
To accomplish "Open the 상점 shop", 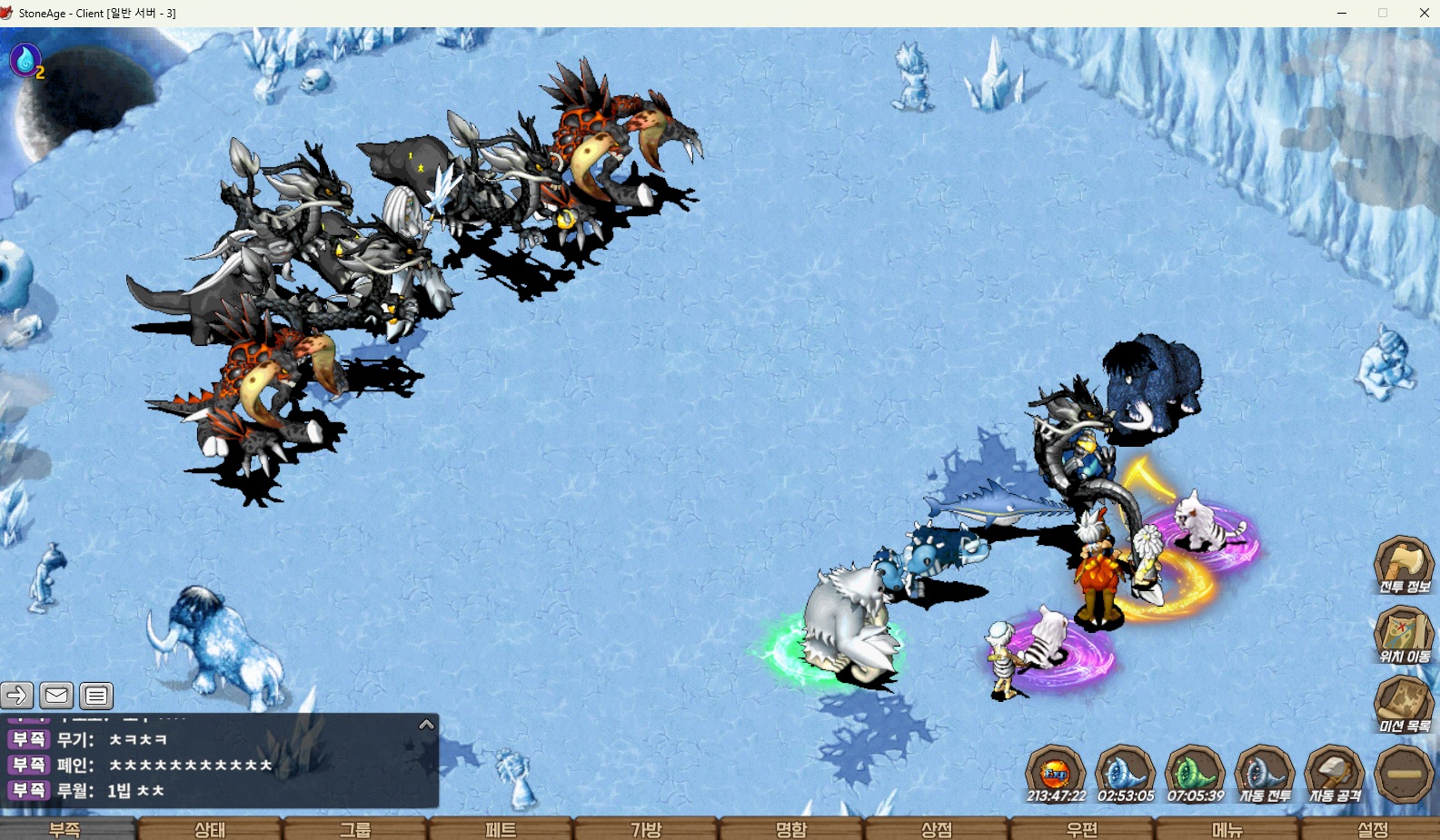I will [937, 828].
